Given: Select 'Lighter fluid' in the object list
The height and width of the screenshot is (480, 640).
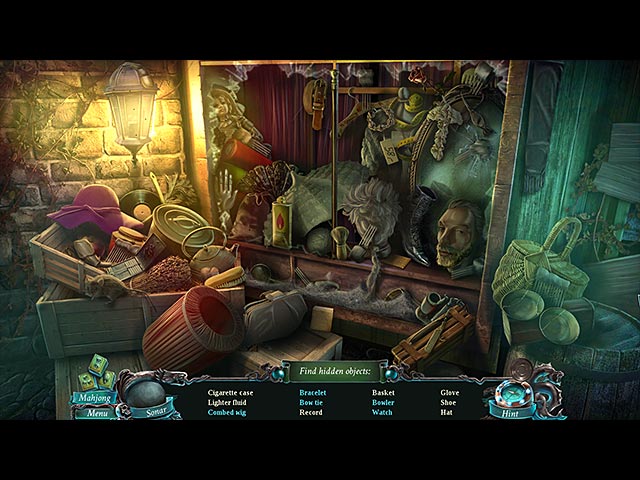Looking at the screenshot, I should point(228,402).
